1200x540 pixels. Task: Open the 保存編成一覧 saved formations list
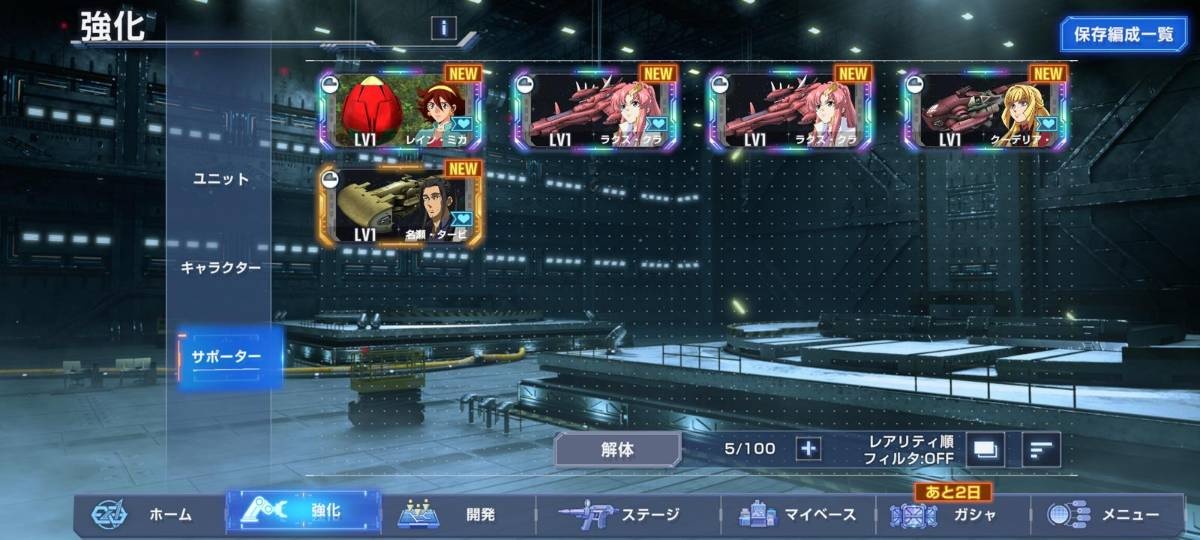click(x=1124, y=34)
